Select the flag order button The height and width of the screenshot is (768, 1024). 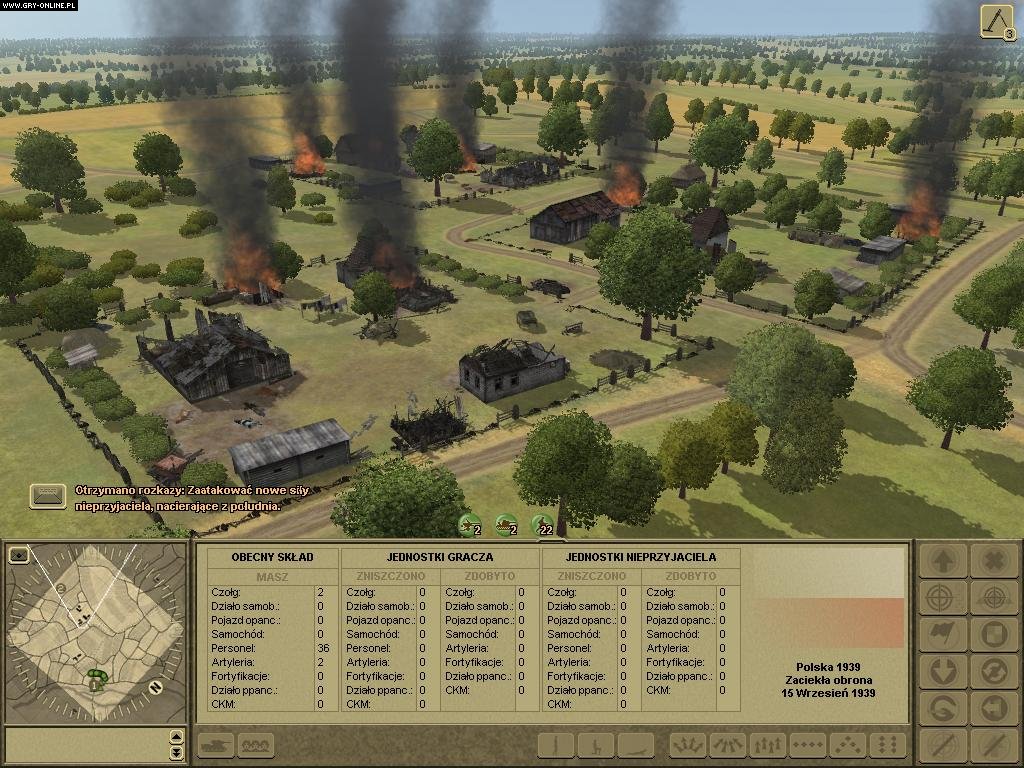point(942,634)
